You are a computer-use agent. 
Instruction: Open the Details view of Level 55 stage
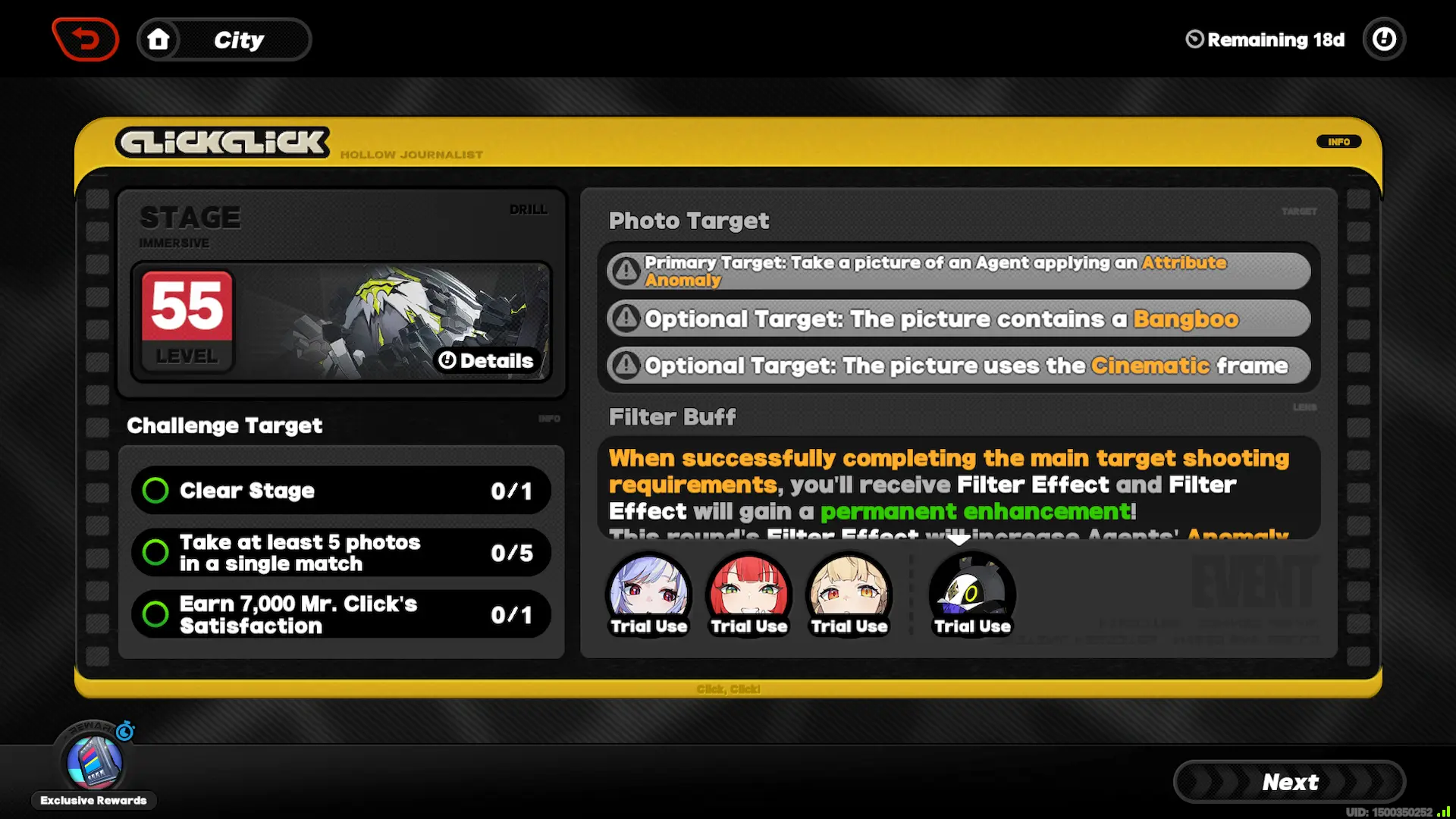point(488,361)
